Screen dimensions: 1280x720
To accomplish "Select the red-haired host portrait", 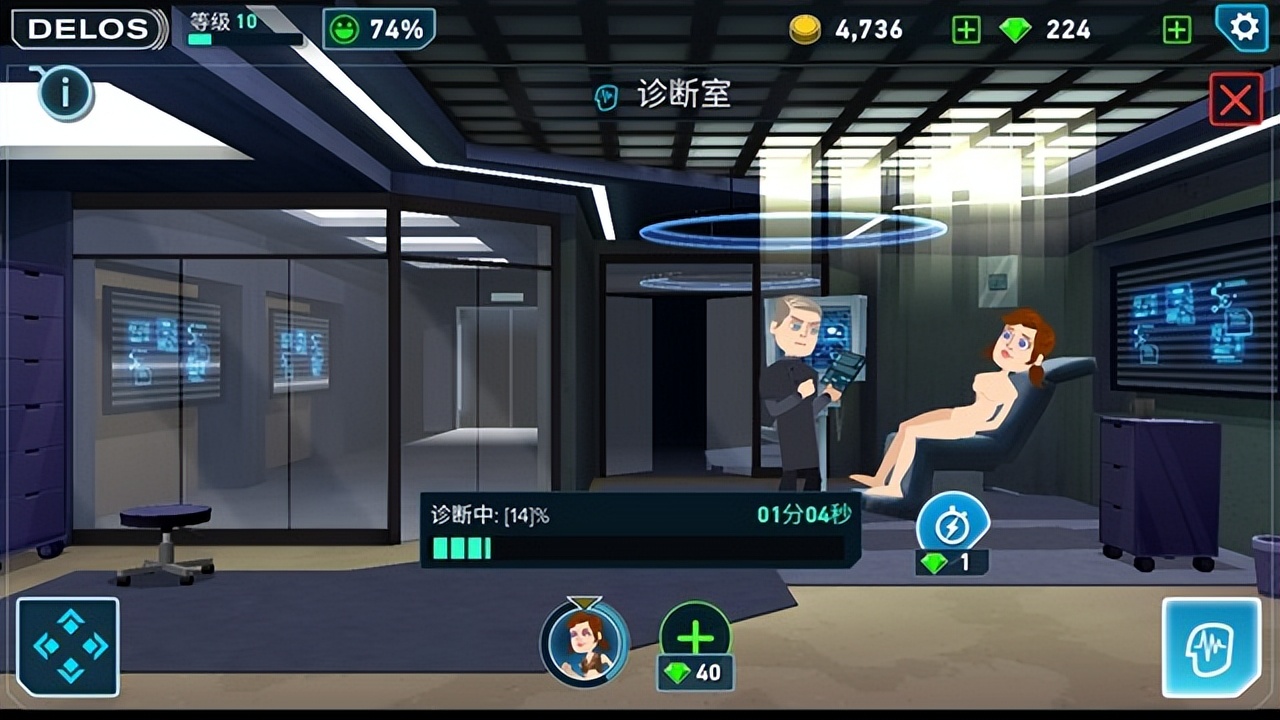I will [585, 642].
